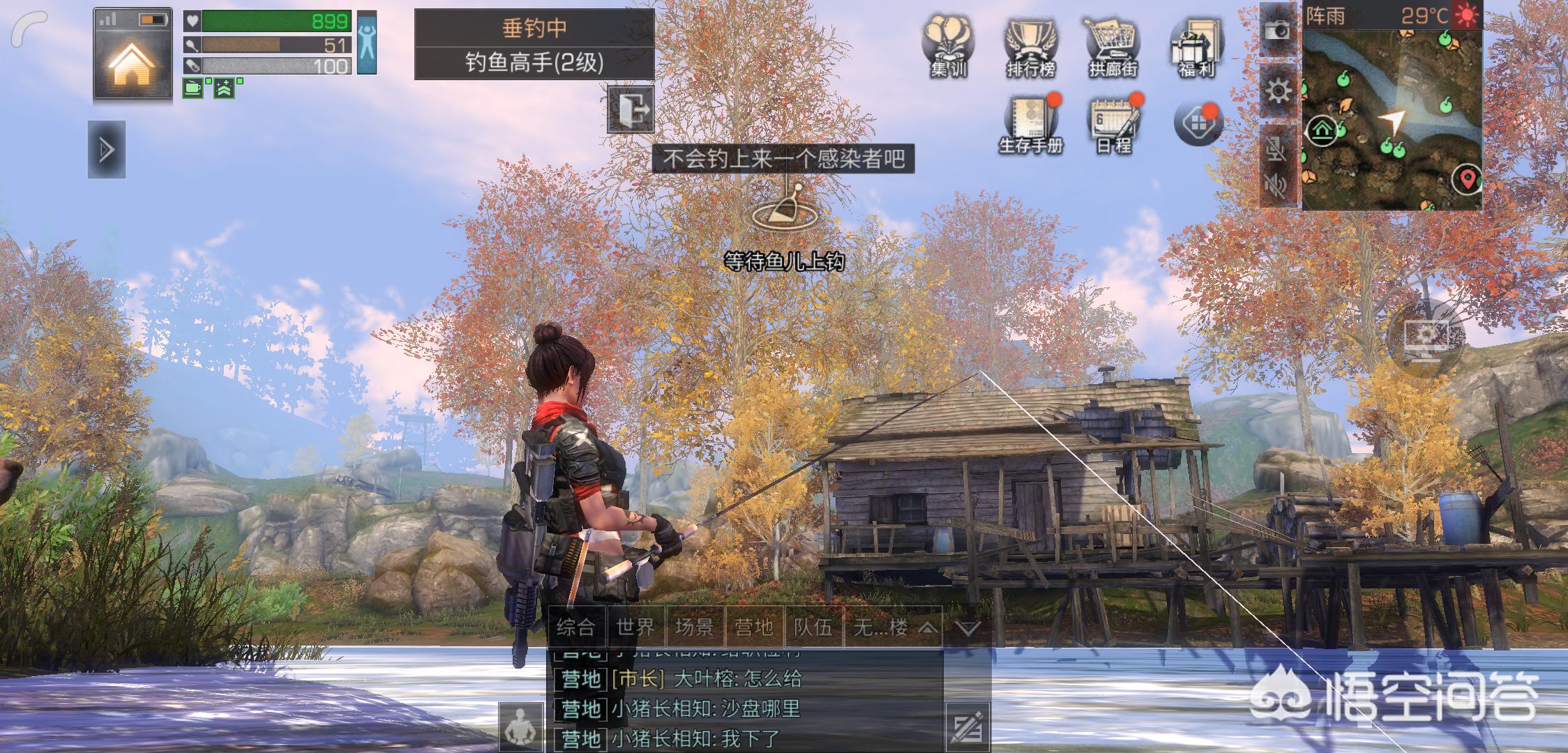1568x753 pixels.
Task: Open the chat message compose button
Action: 967,727
